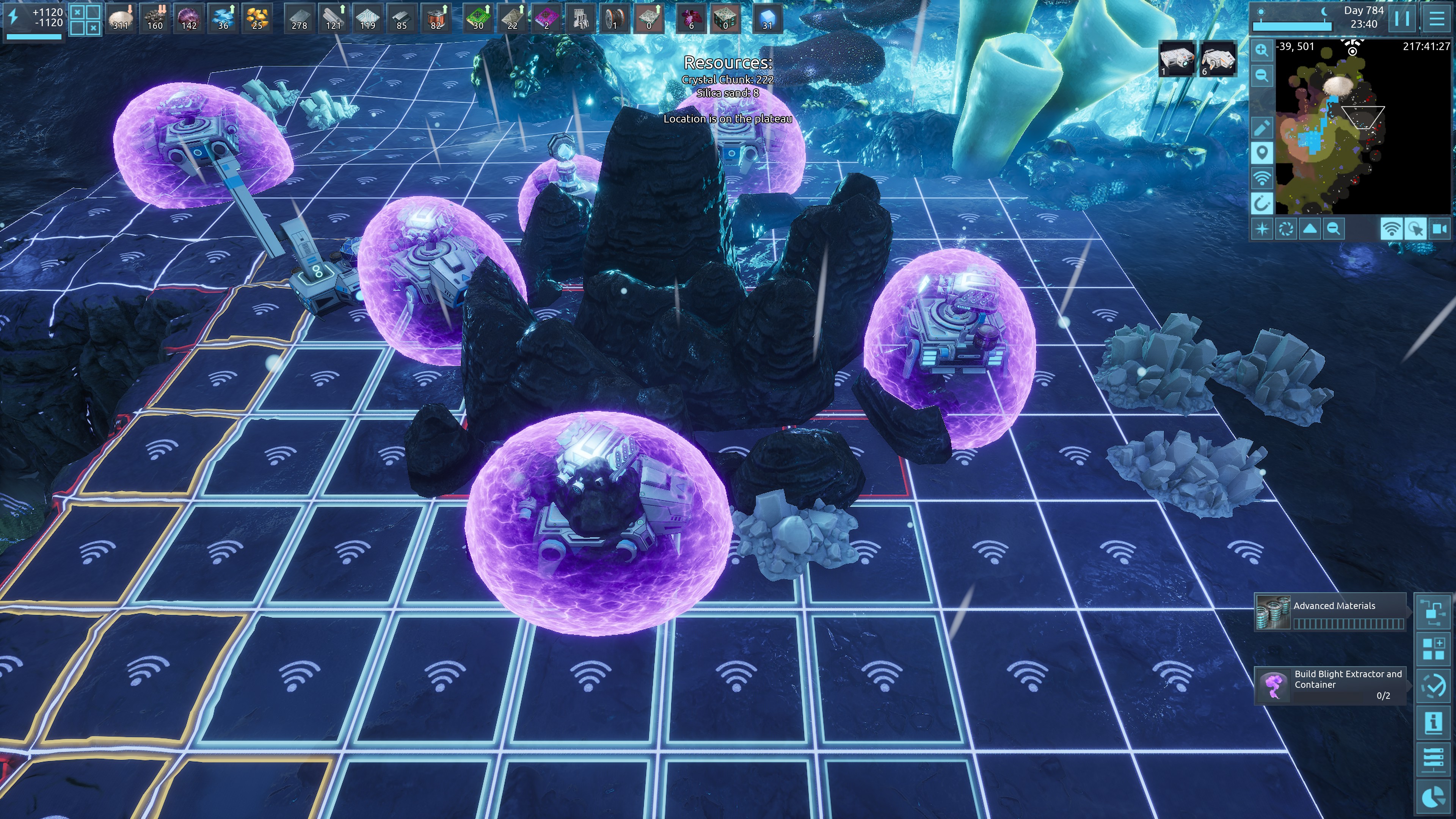The width and height of the screenshot is (1456, 819).
Task: Click the video camera button under minimap
Action: 1439,229
